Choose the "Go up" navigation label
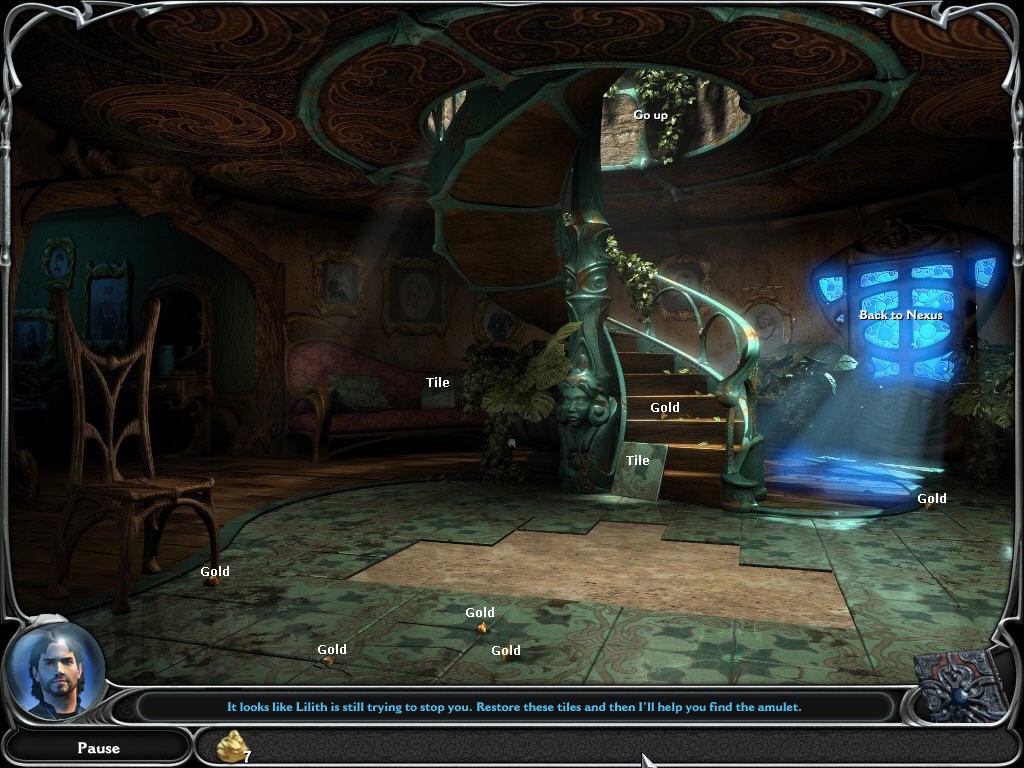This screenshot has width=1024, height=768. 650,115
